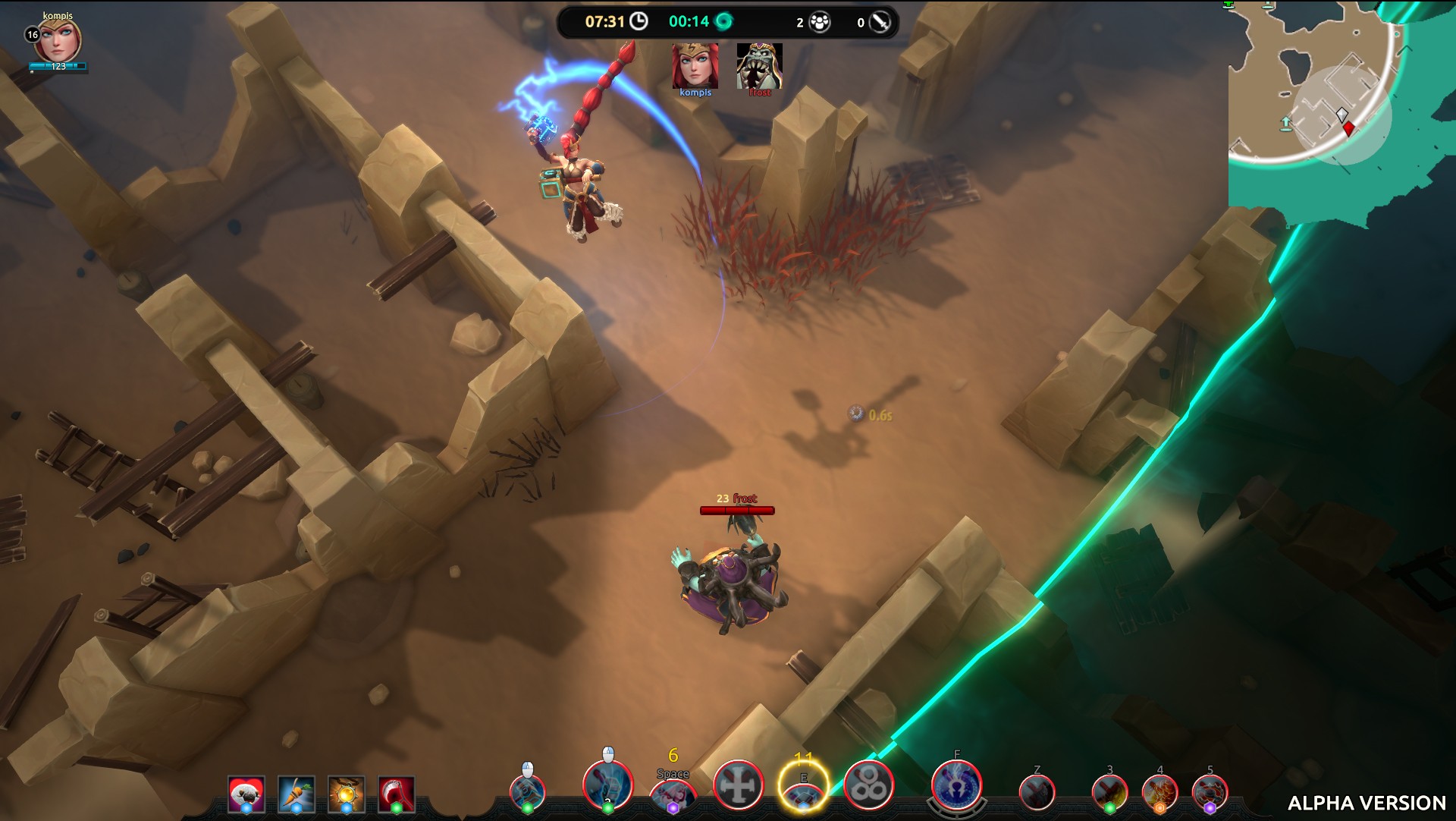Click the grey cross ability icon
Screen dimensions: 1456x821
739,785
